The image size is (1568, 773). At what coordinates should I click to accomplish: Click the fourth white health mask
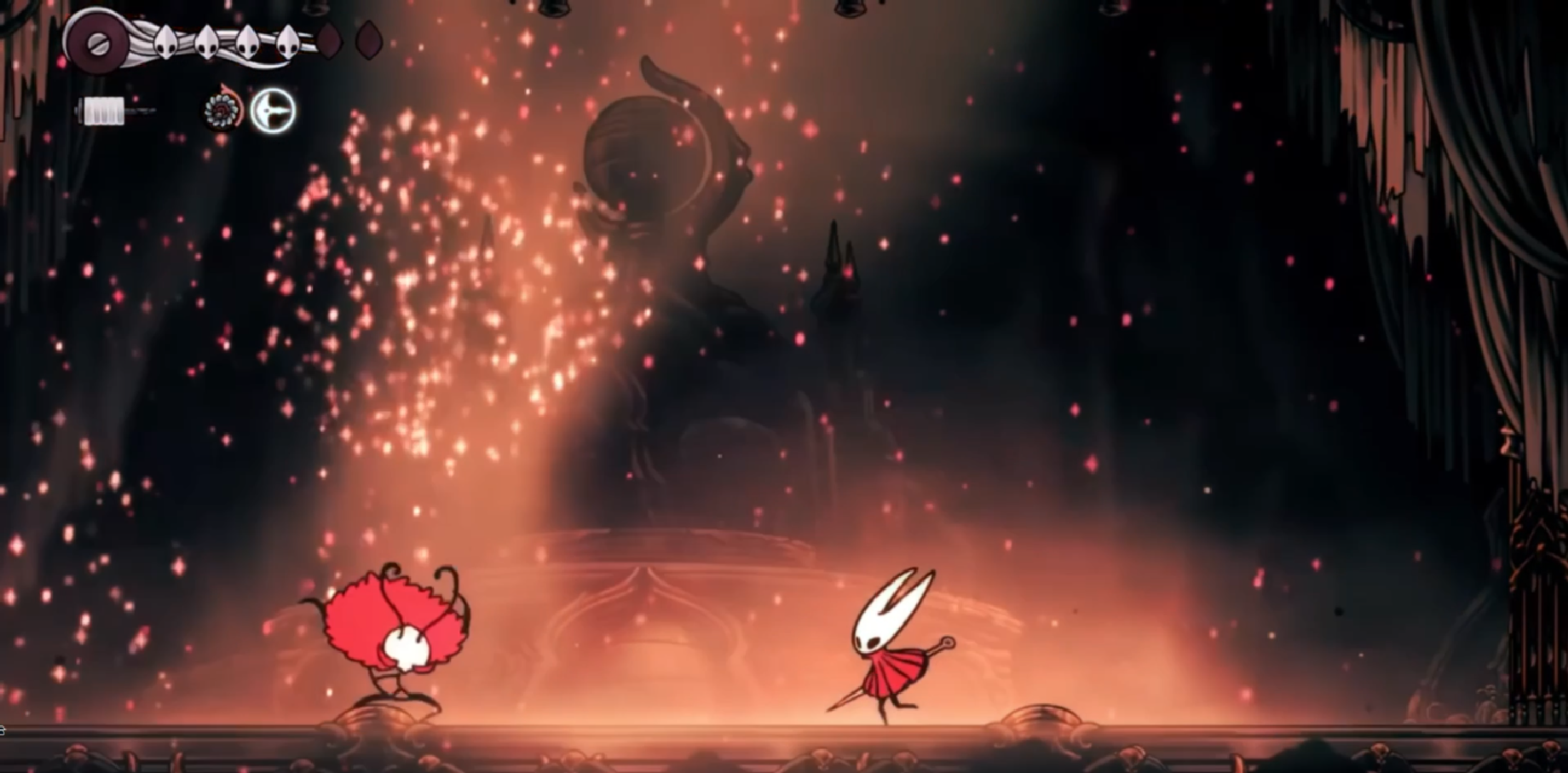tap(290, 42)
